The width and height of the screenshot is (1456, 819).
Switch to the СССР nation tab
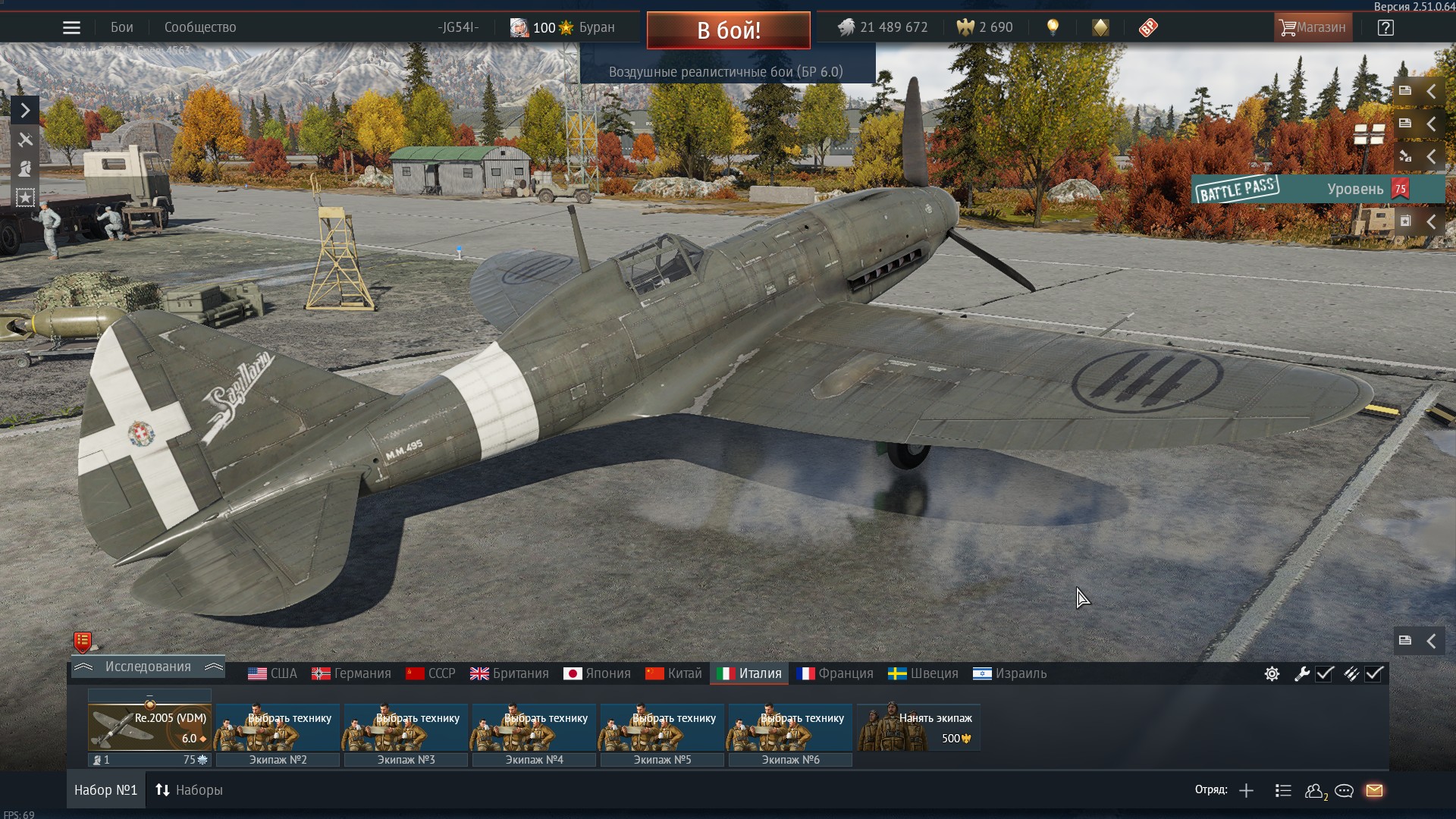pos(431,673)
